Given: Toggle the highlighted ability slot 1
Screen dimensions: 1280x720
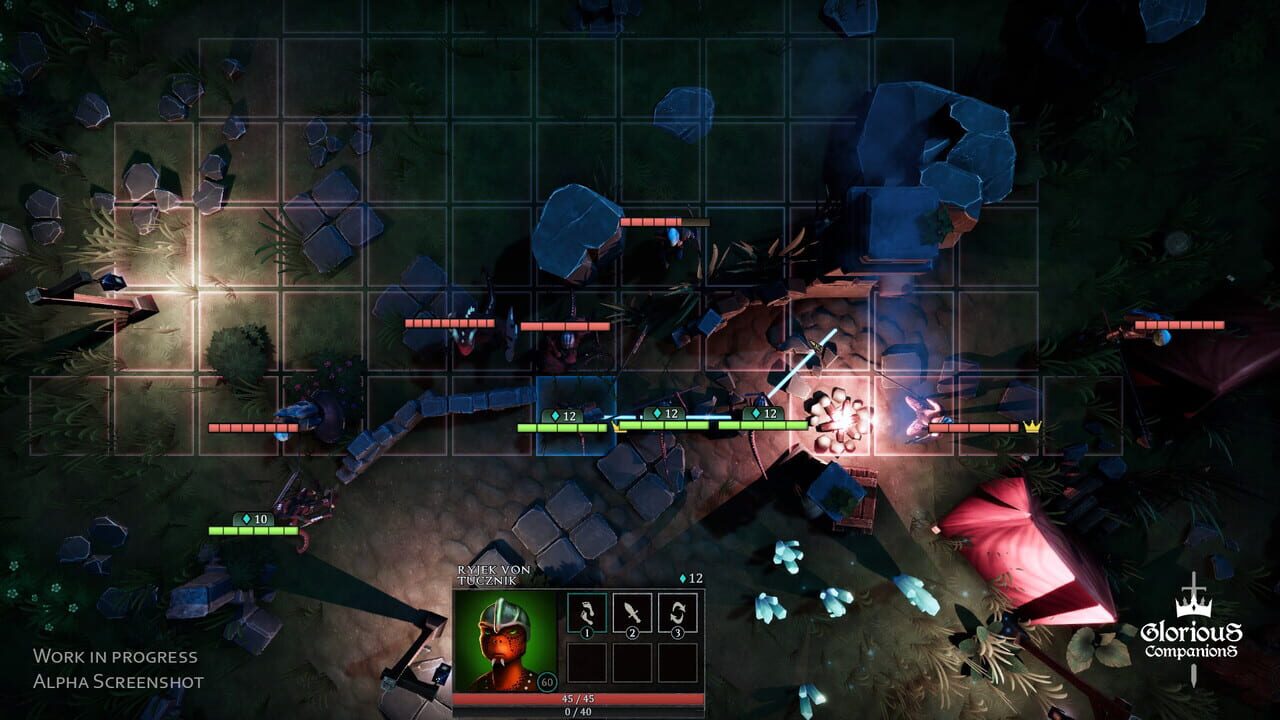Looking at the screenshot, I should click(x=585, y=613).
